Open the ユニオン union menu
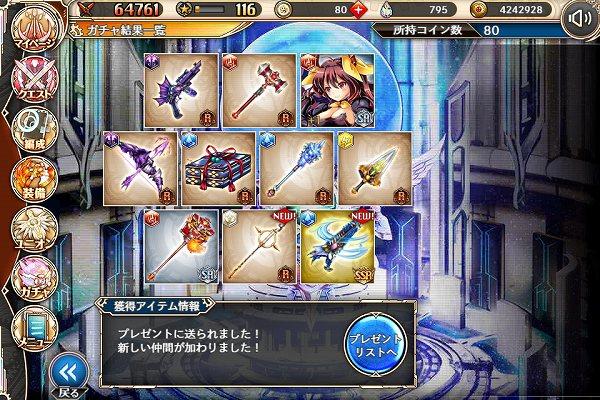The image size is (600, 400). [30, 229]
